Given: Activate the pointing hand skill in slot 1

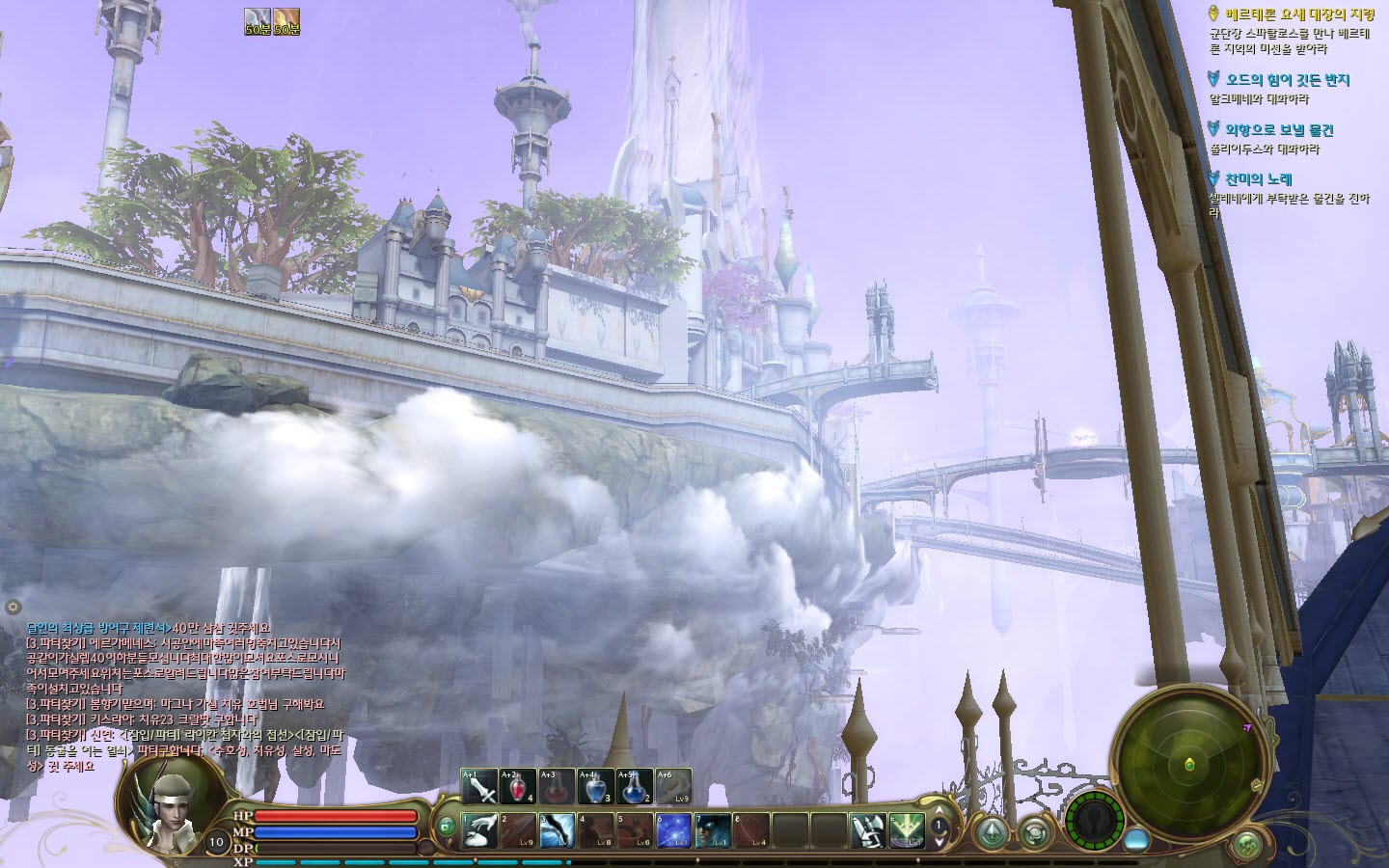Looking at the screenshot, I should click(x=479, y=830).
